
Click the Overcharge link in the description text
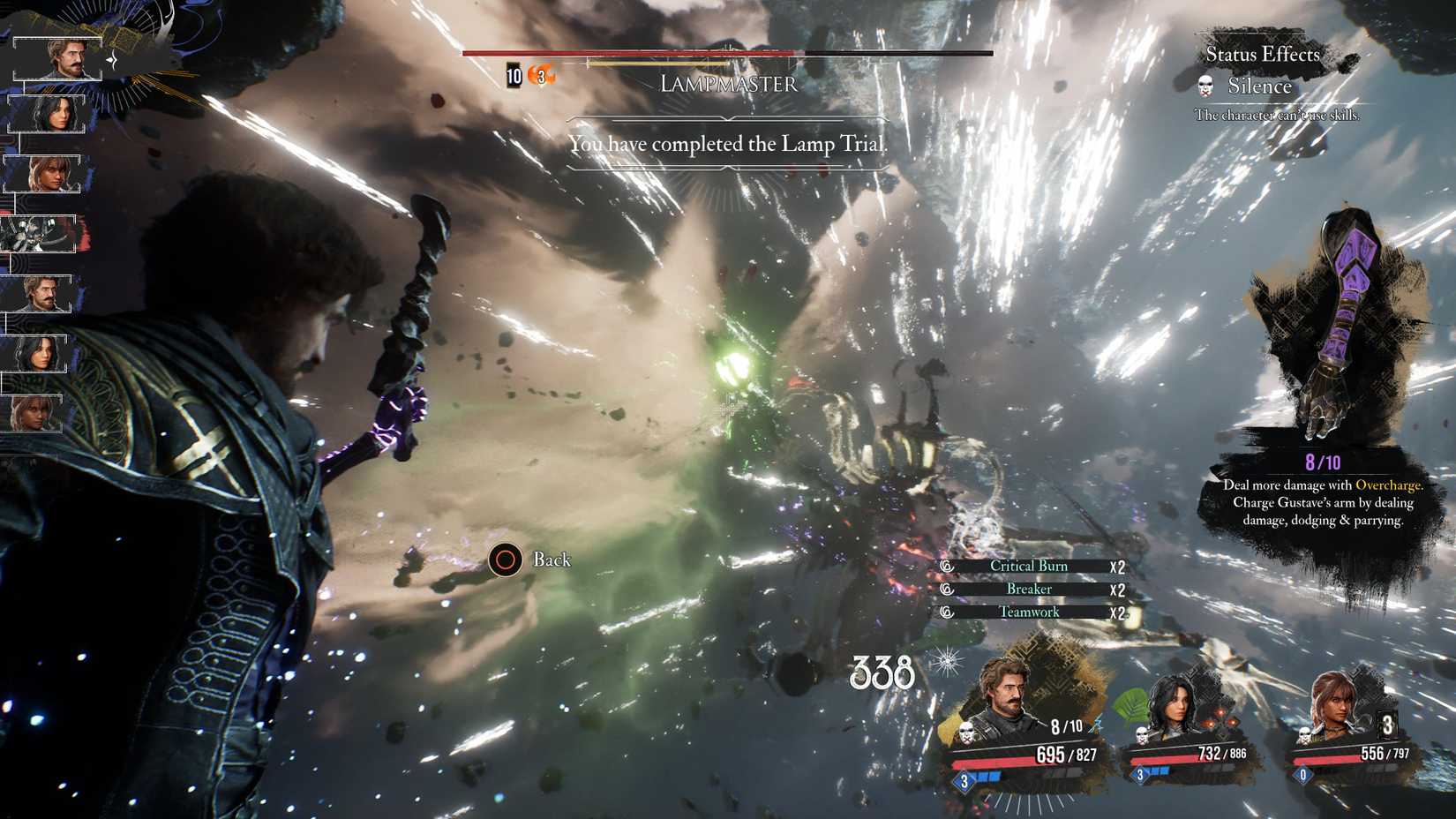point(1392,485)
